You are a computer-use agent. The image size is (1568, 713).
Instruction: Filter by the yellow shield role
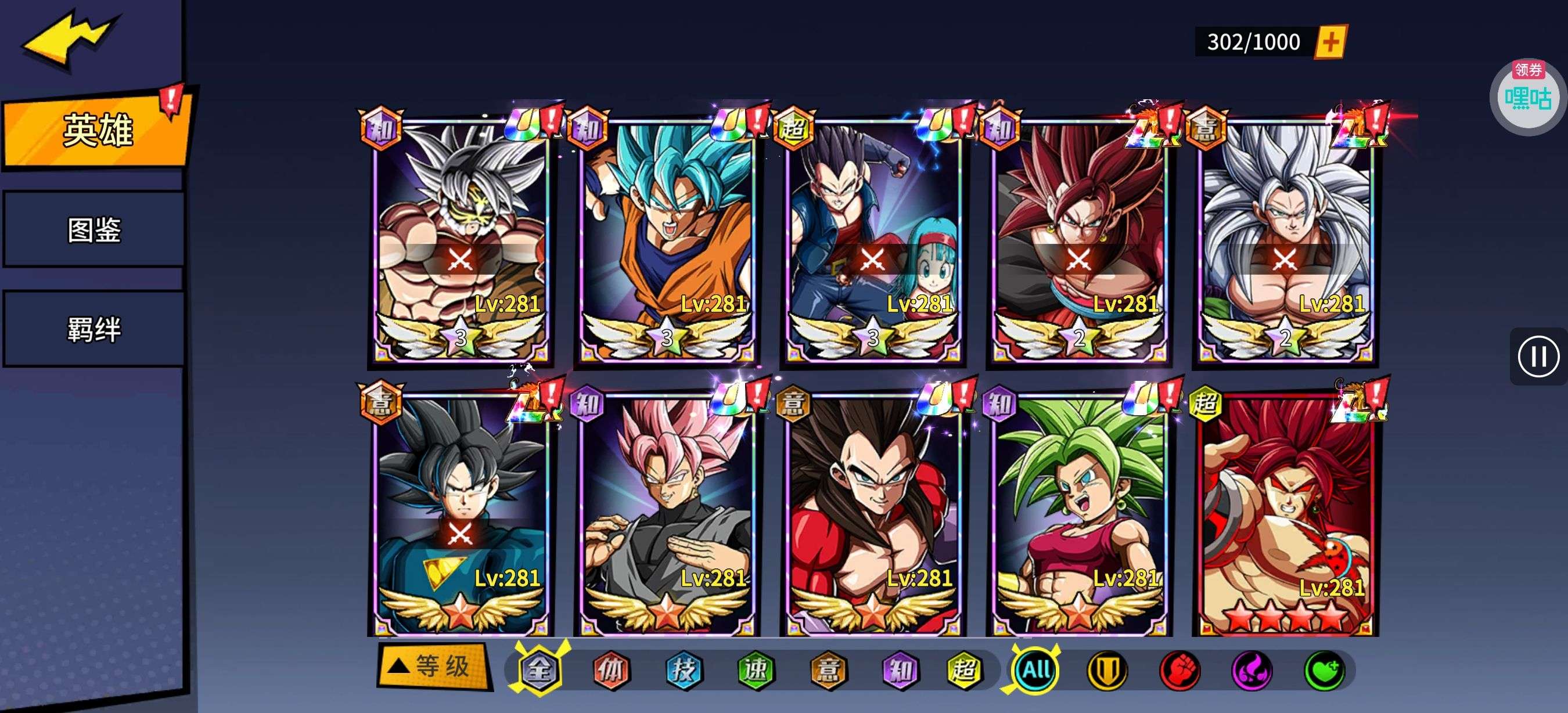(x=1107, y=671)
